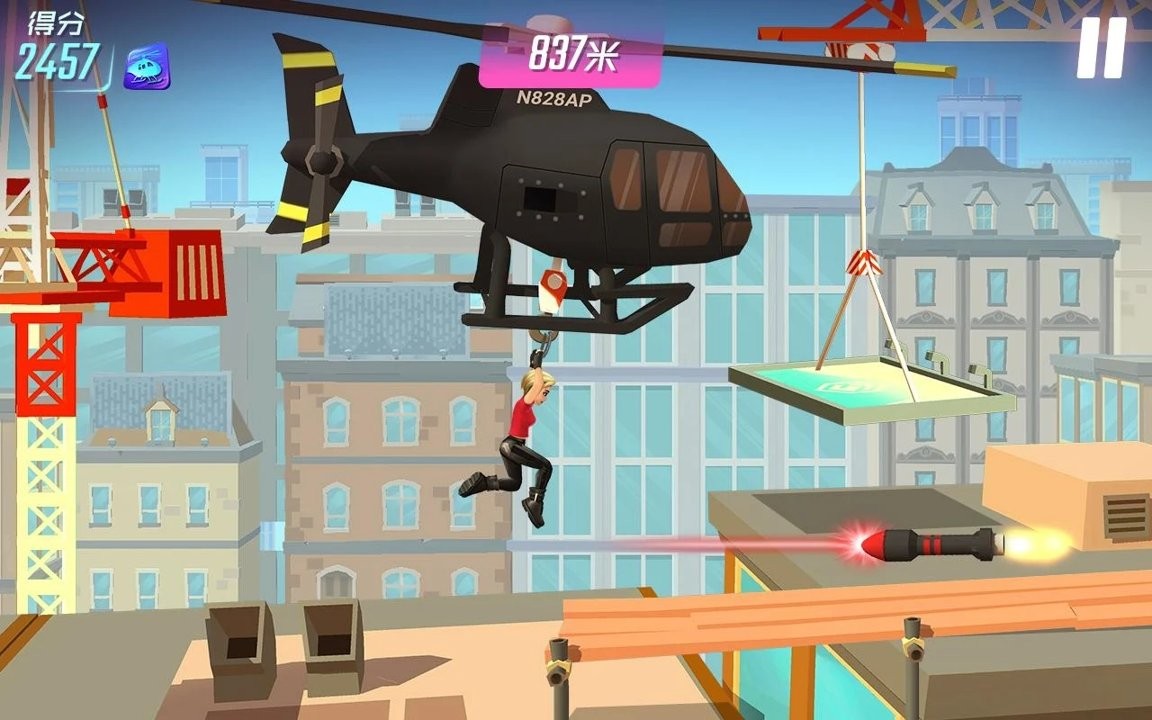The image size is (1152, 720).
Task: Tap the purple helicopter power-up icon
Action: pyautogui.click(x=146, y=67)
